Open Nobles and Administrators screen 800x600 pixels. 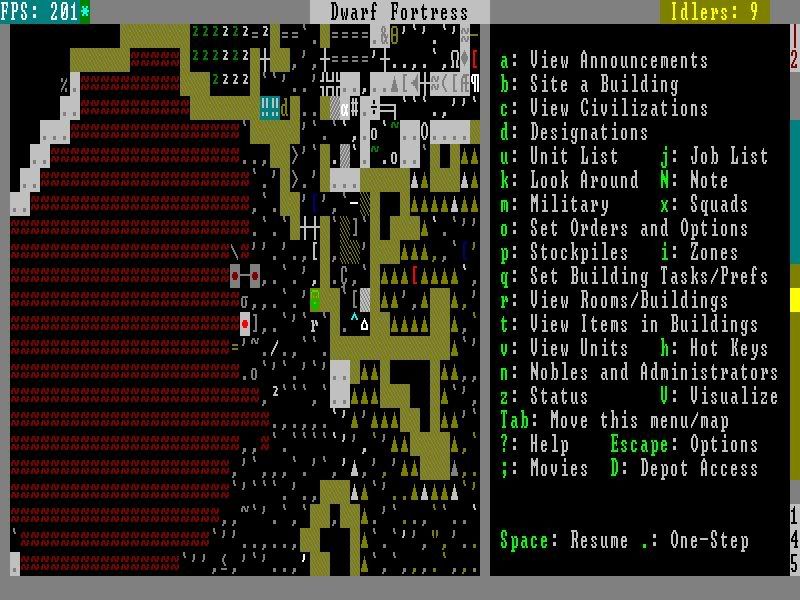pos(653,373)
